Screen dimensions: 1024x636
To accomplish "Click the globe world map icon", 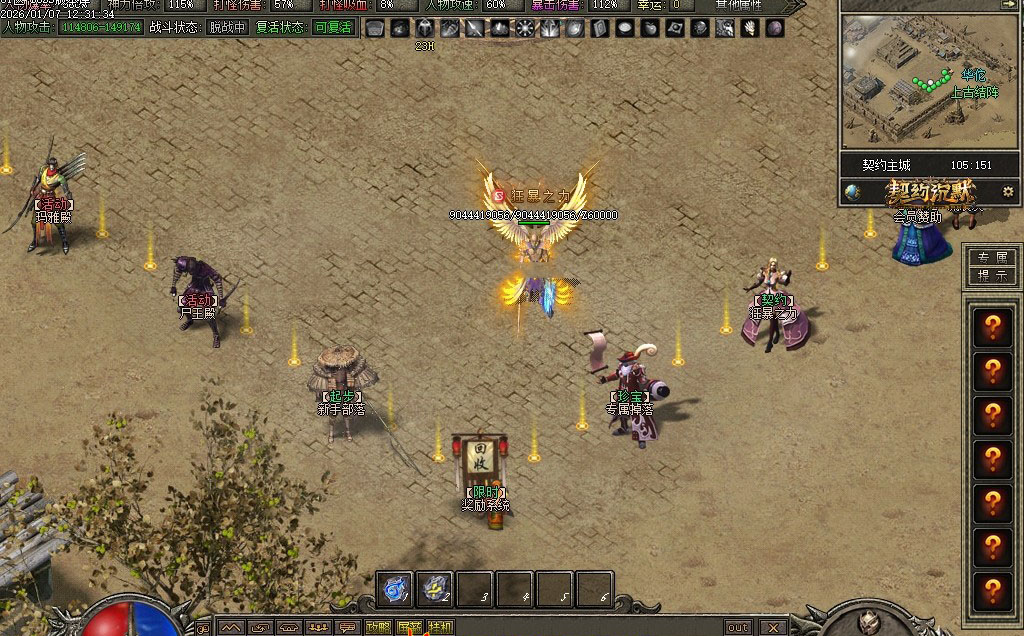I will [852, 192].
